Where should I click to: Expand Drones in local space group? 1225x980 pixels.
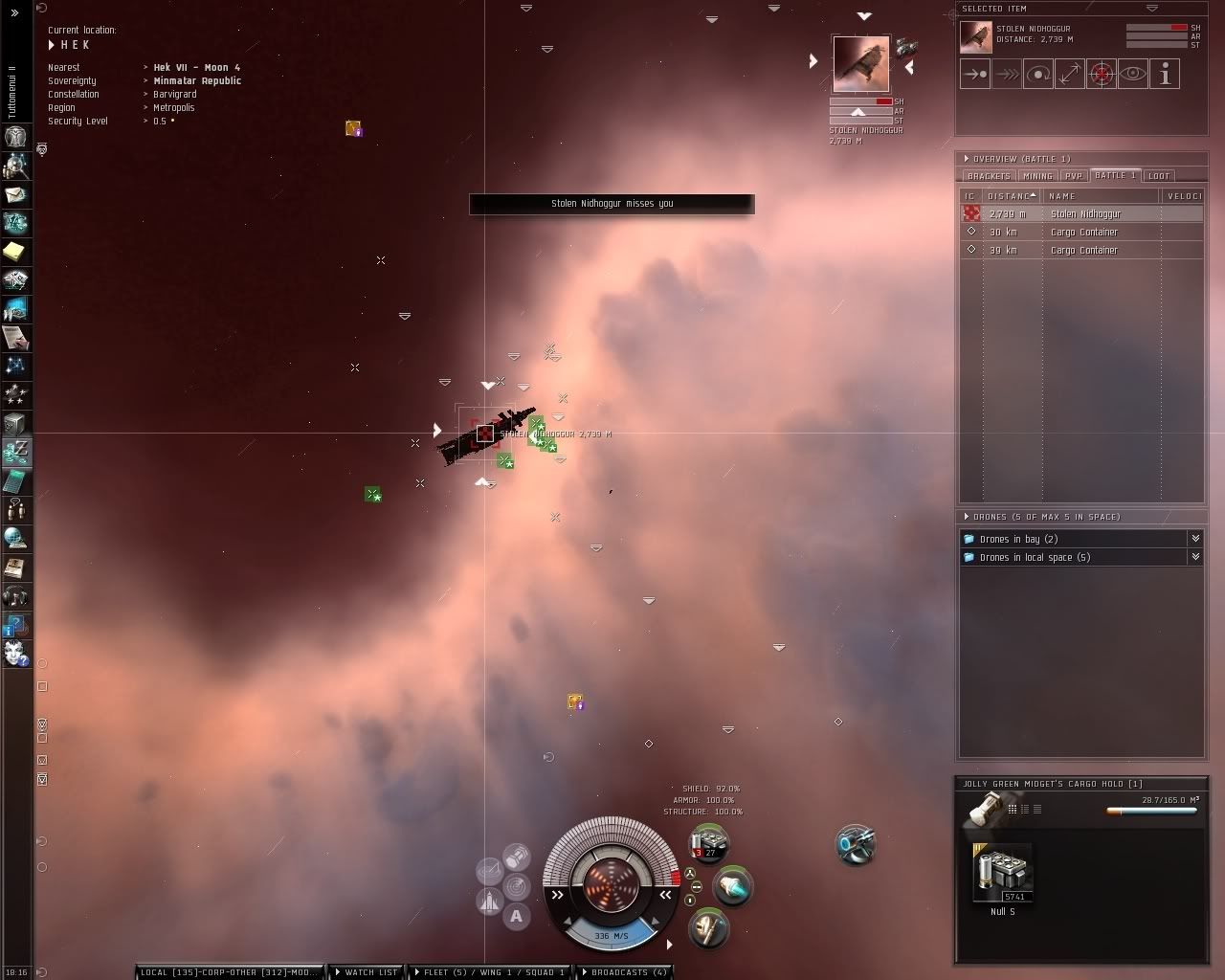point(1035,557)
